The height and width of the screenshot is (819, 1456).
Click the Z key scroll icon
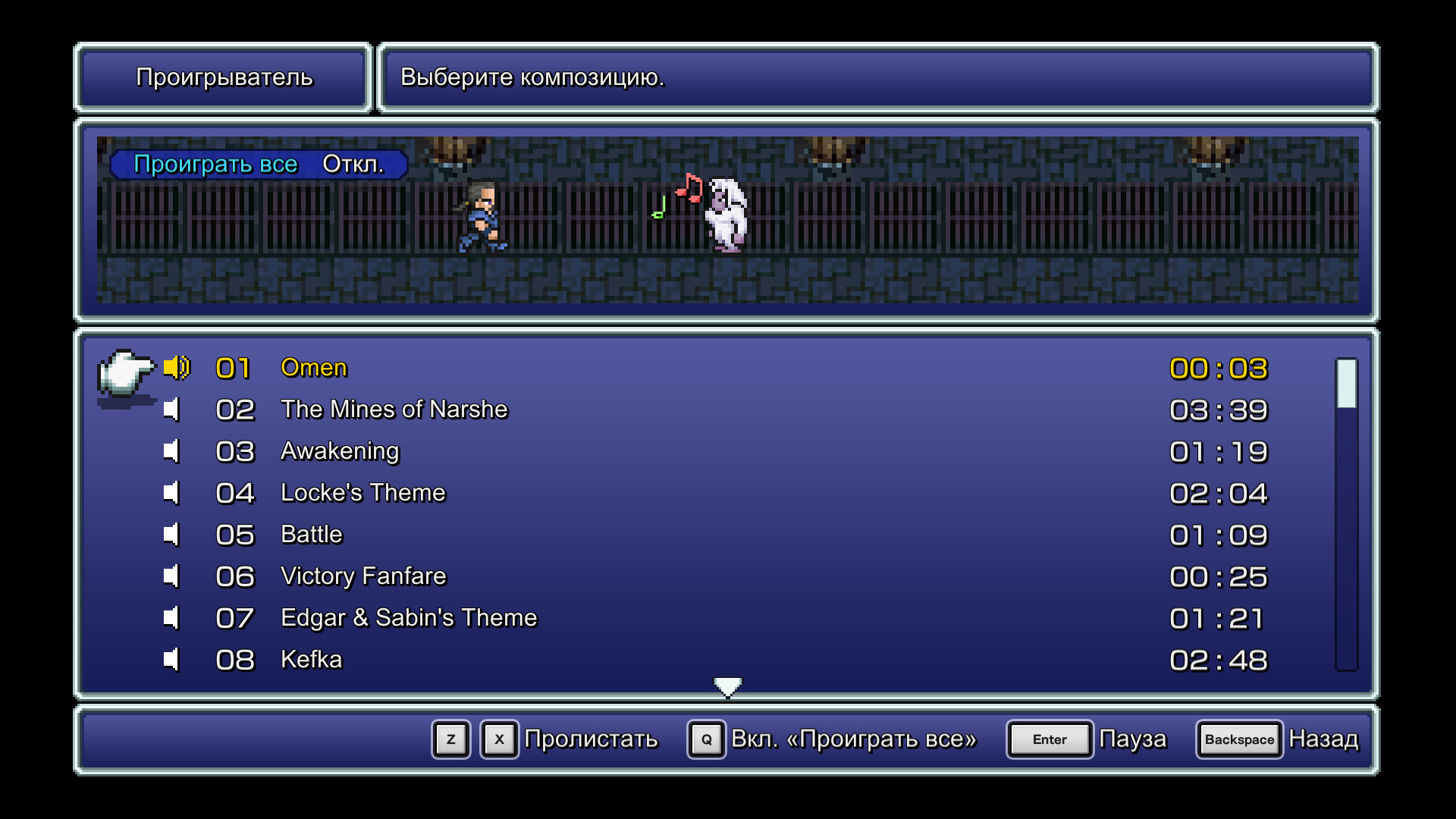point(450,739)
